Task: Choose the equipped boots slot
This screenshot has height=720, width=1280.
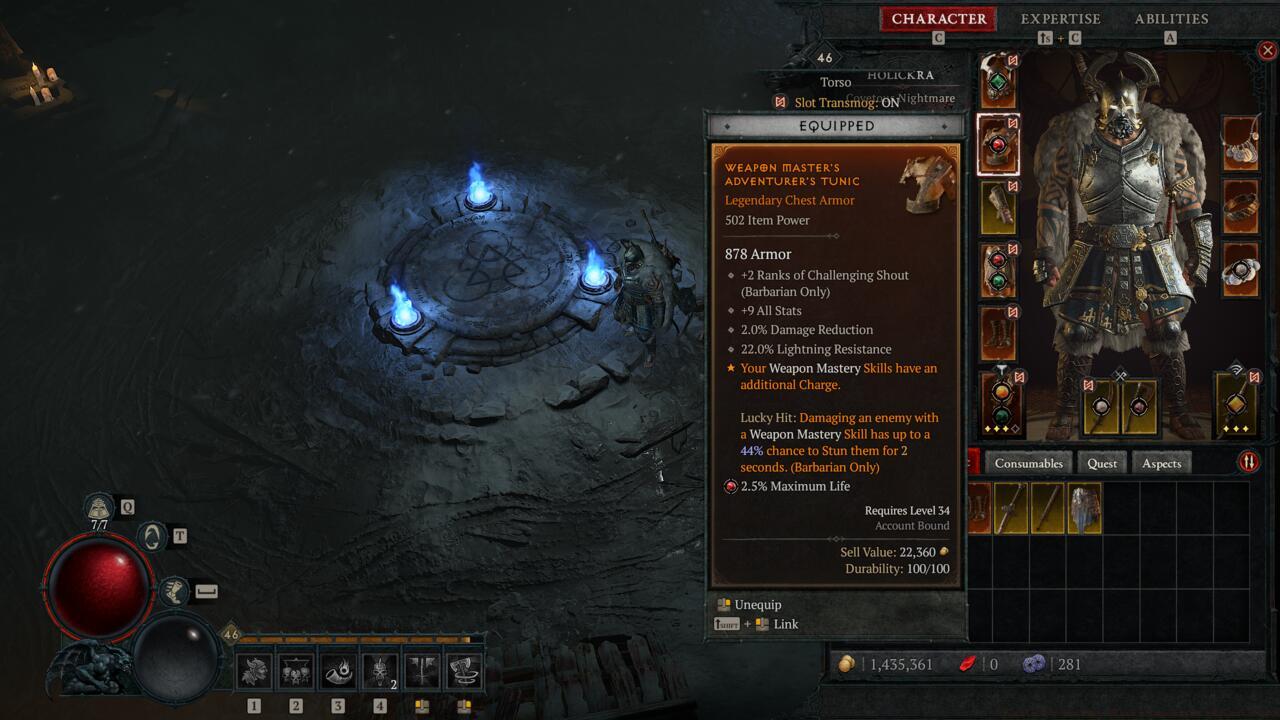Action: click(x=998, y=333)
